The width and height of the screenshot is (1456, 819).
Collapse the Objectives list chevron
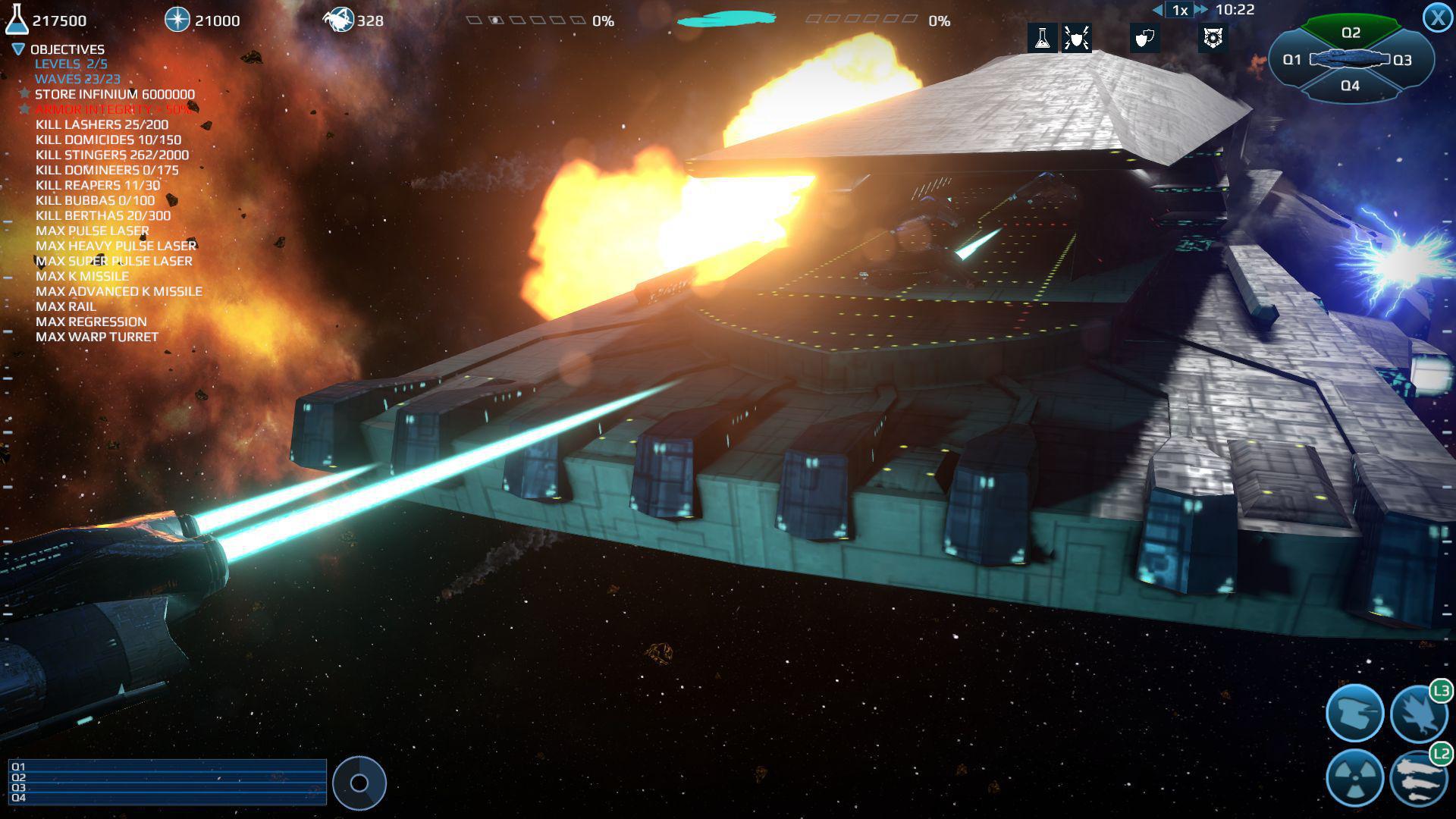pos(17,49)
